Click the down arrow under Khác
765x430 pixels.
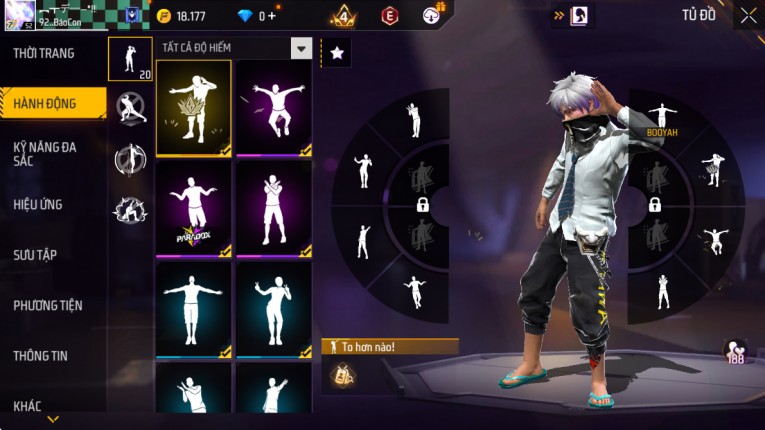pos(53,419)
